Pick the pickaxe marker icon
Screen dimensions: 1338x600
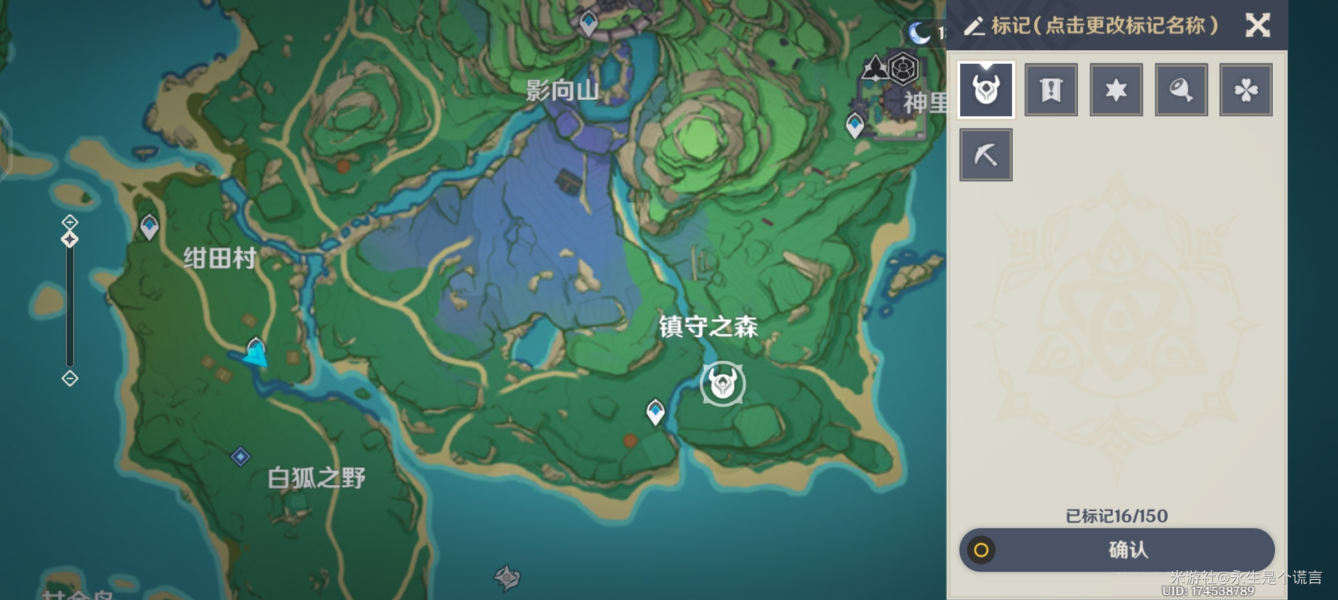click(x=986, y=155)
